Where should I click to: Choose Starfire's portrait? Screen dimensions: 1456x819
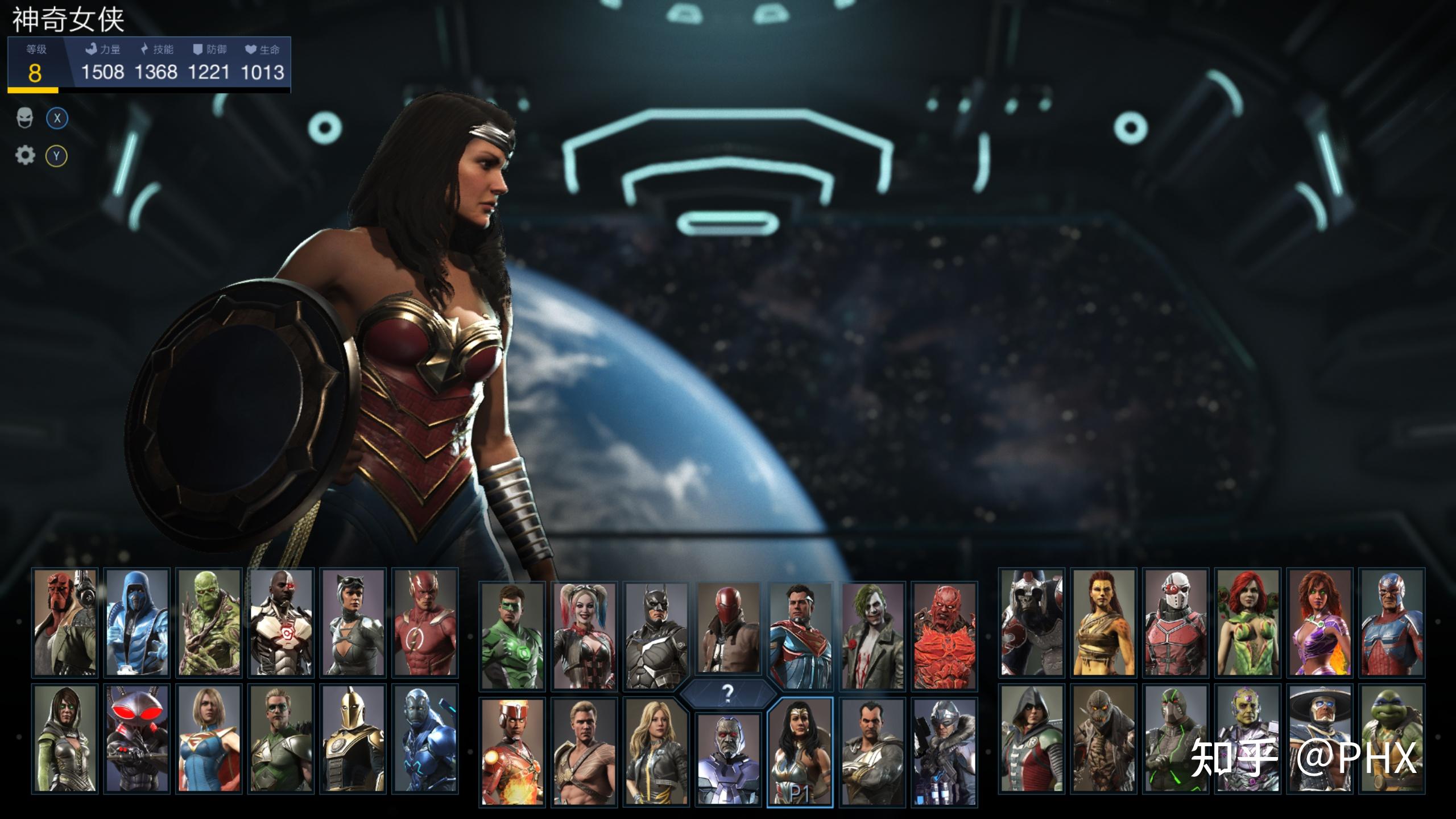click(x=1319, y=623)
